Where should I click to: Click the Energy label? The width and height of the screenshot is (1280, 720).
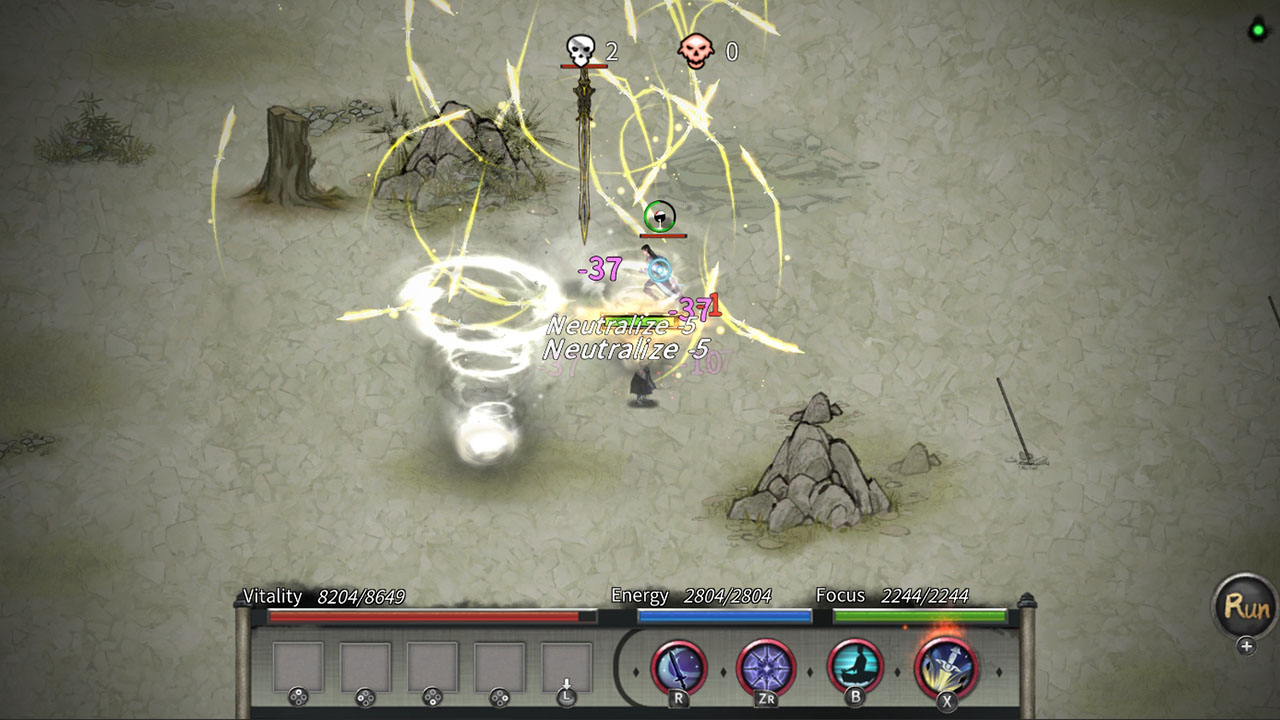pos(641,595)
